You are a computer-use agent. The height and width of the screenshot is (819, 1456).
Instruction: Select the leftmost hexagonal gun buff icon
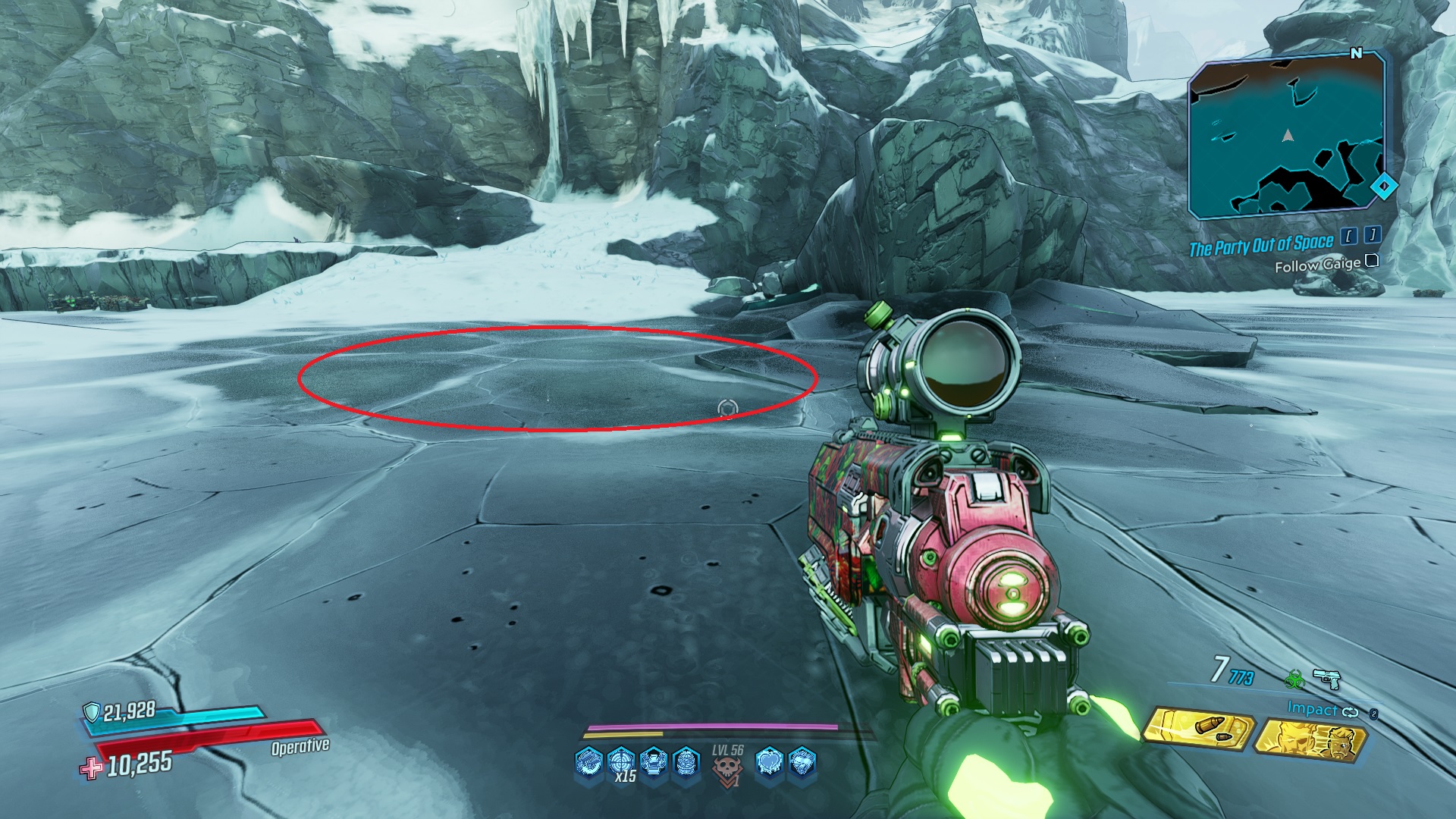pos(589,761)
